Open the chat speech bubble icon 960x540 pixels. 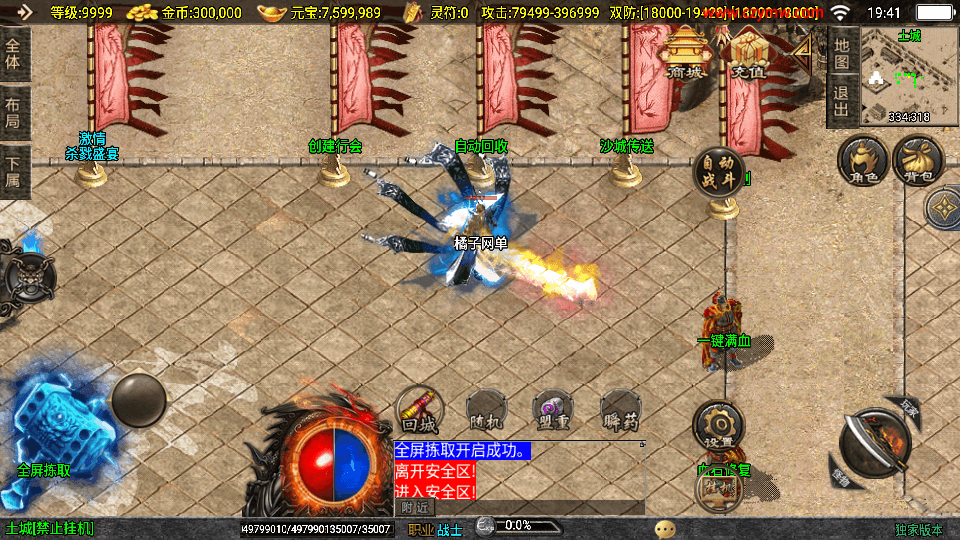coord(664,528)
